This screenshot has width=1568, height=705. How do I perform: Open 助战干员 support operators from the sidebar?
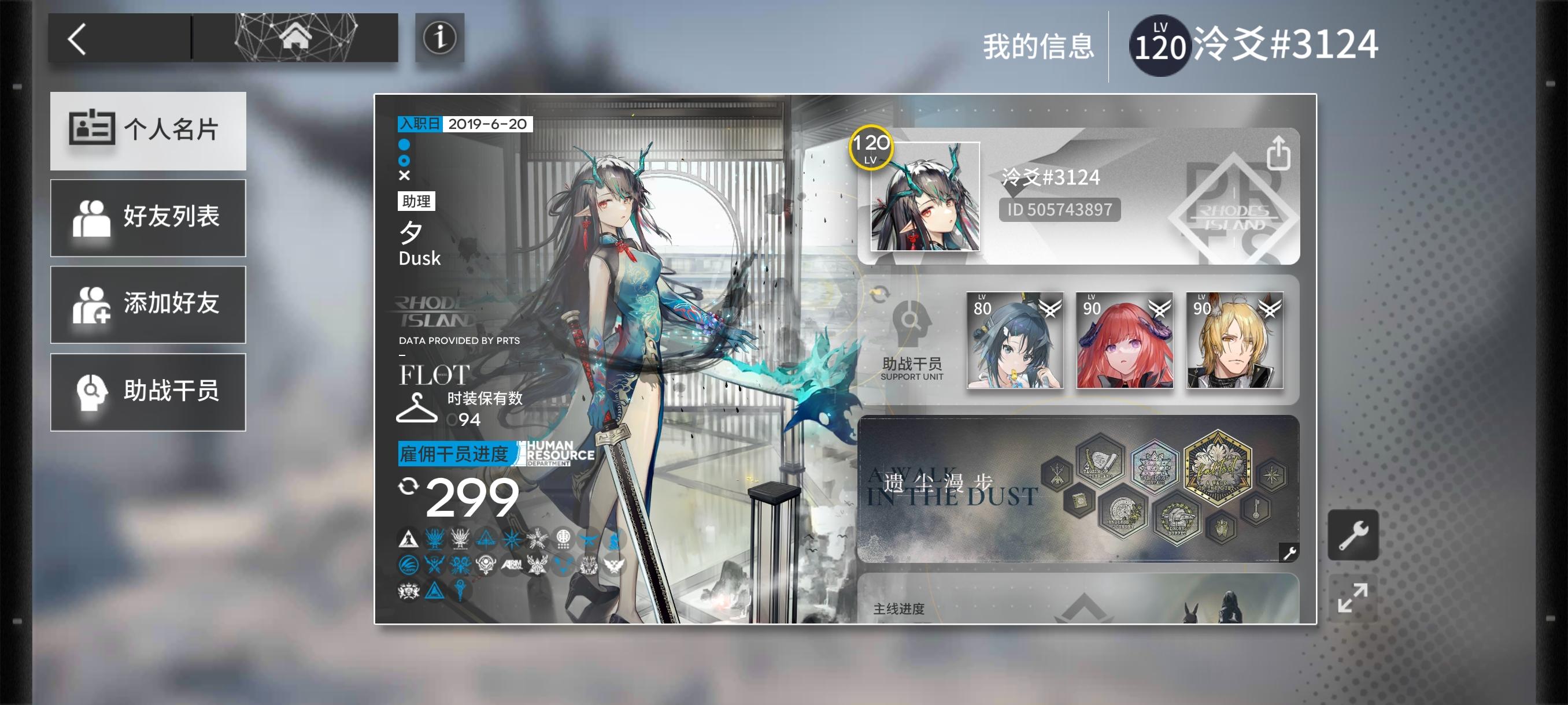click(148, 391)
